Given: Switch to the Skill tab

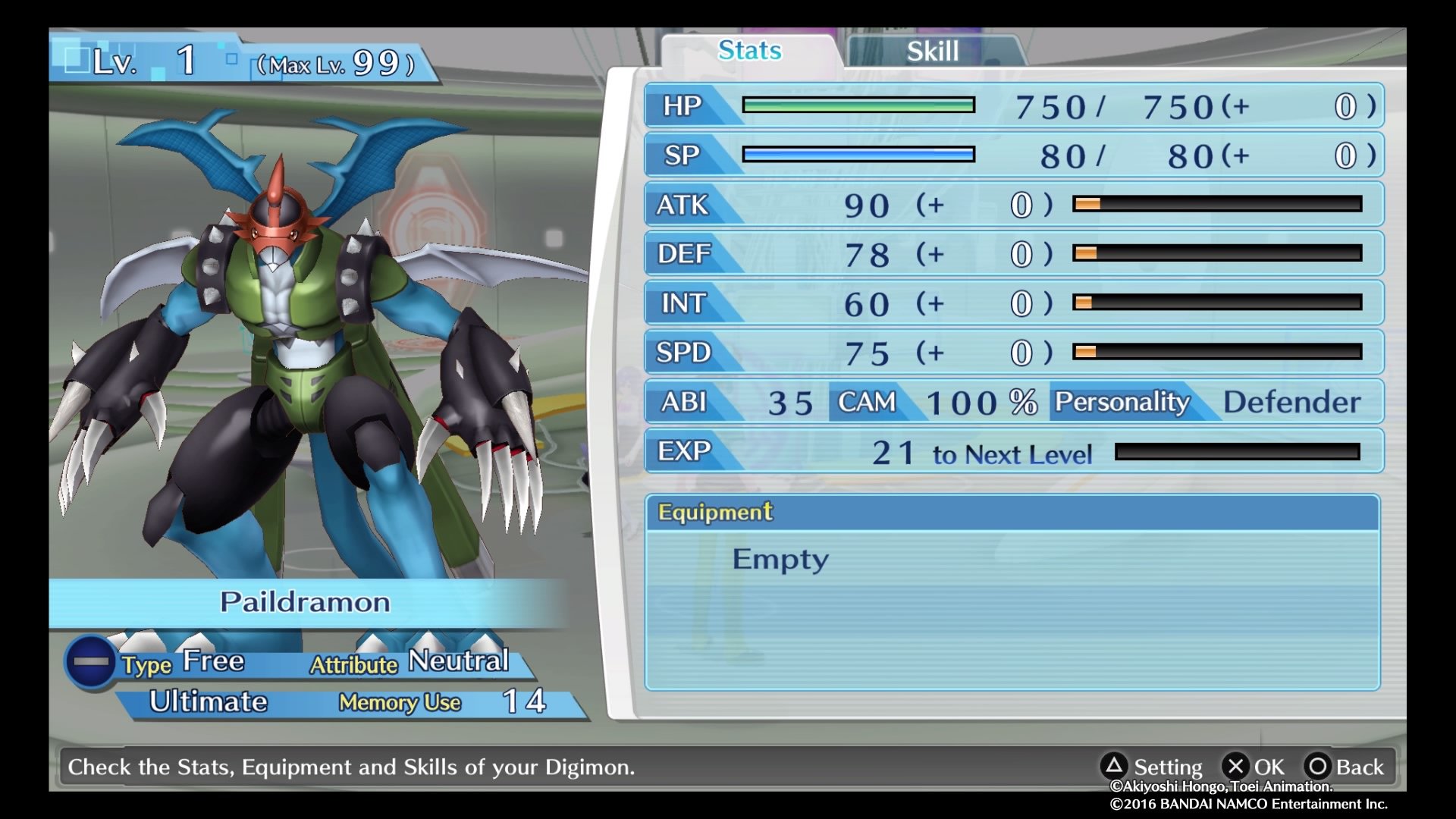Looking at the screenshot, I should (930, 51).
